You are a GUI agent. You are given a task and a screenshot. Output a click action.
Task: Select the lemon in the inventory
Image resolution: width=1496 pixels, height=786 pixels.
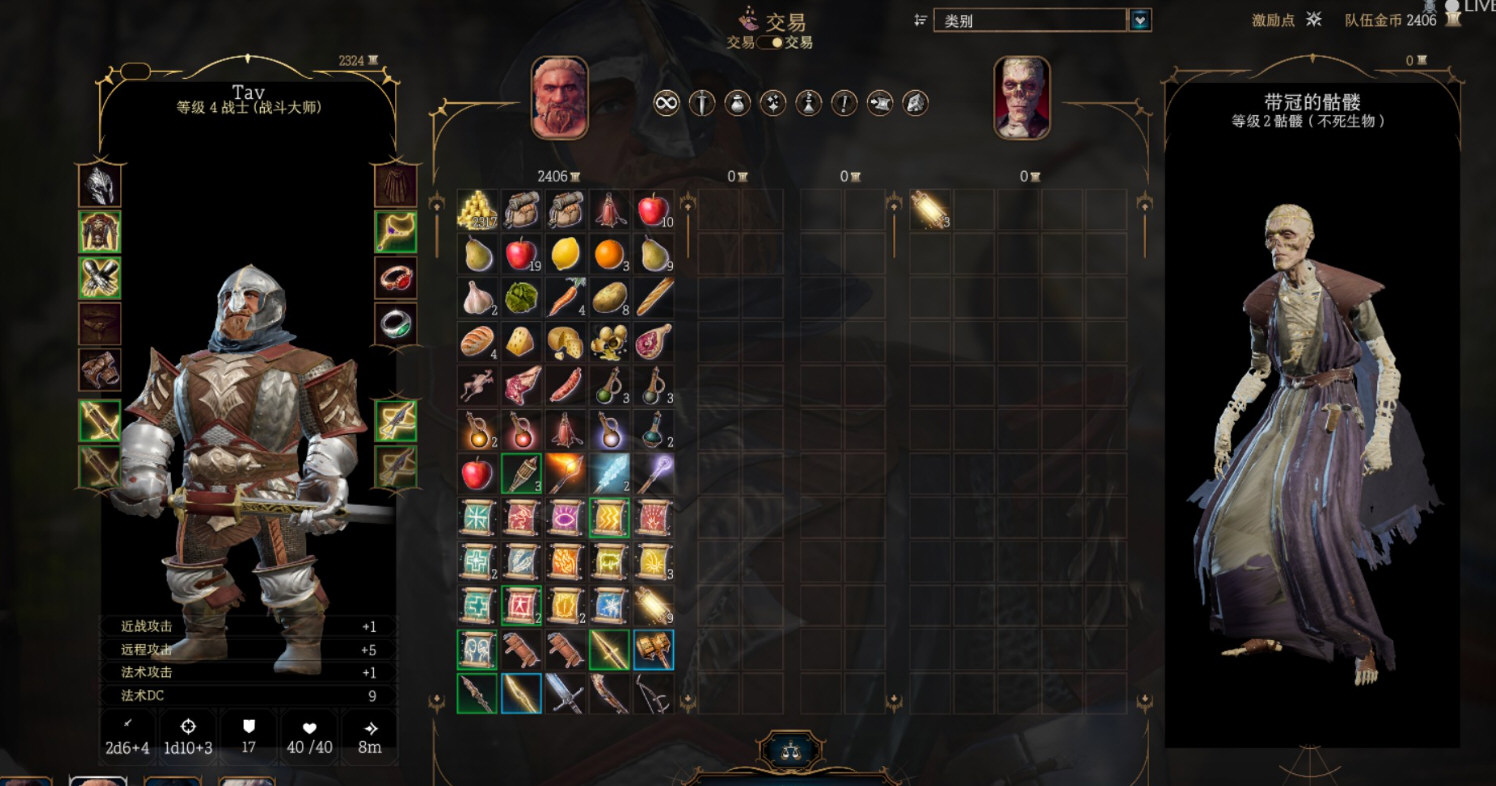pos(565,254)
